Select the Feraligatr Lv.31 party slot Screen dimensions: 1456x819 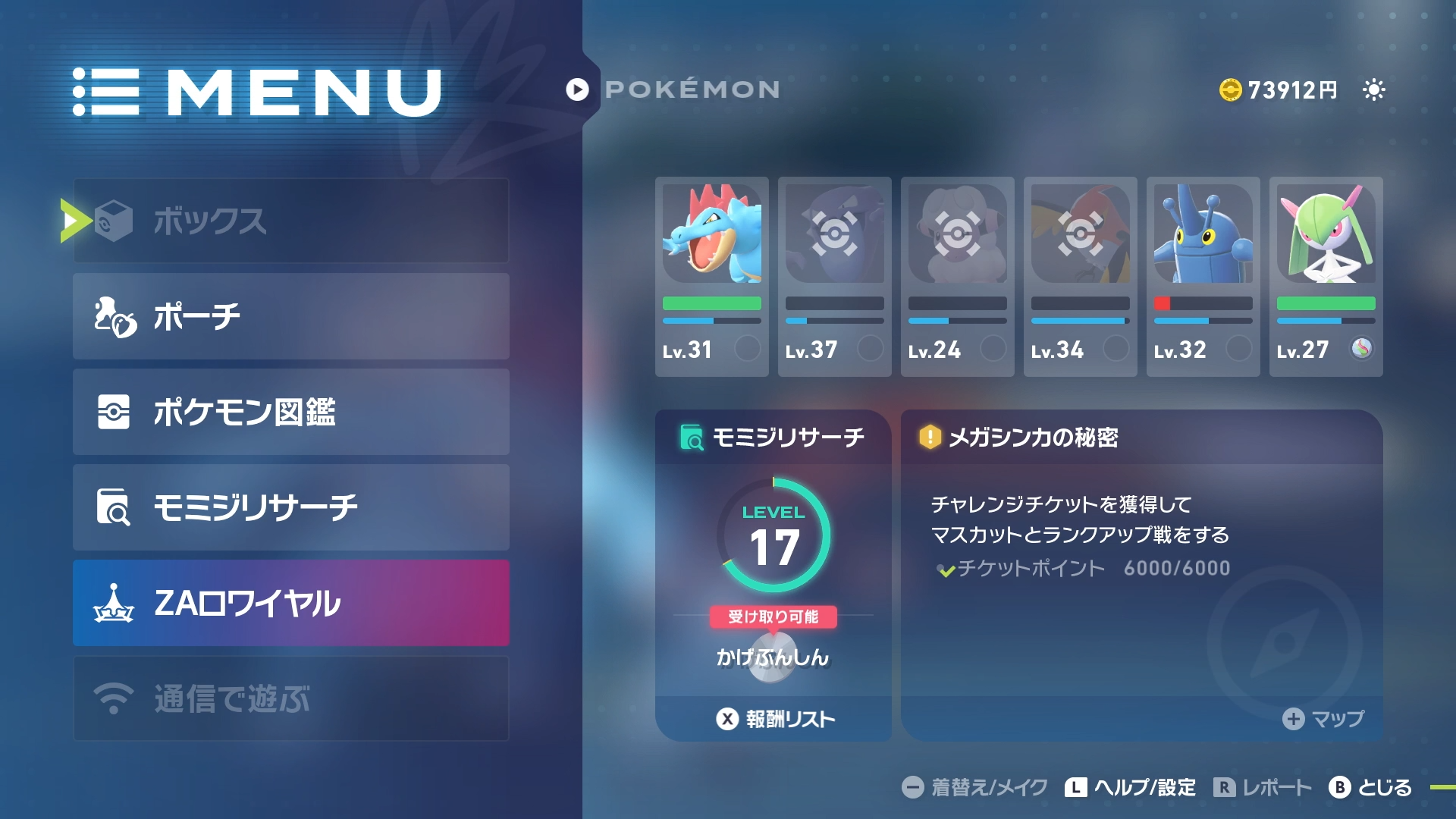711,277
